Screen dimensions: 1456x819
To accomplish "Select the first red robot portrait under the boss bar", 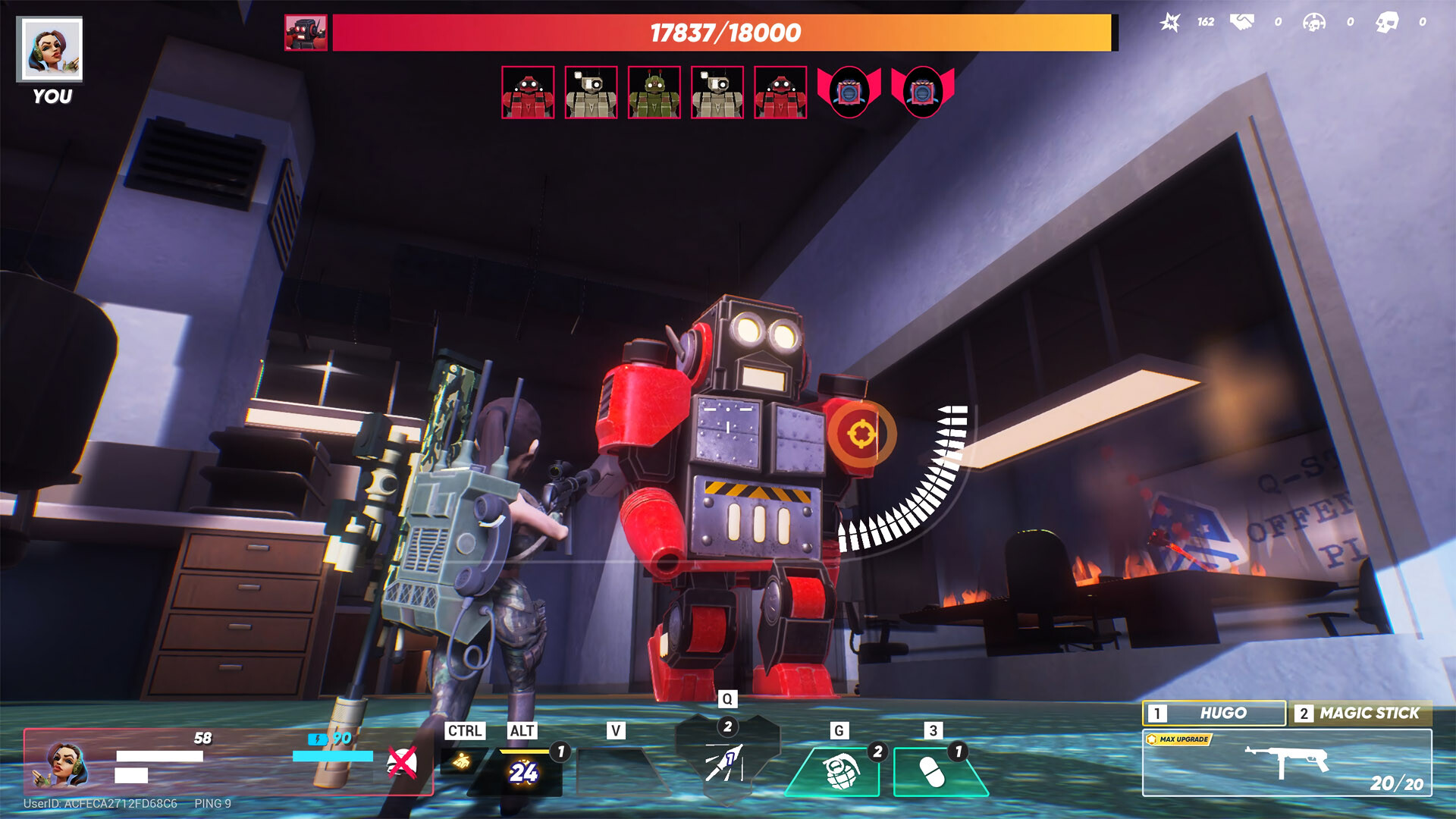I will (x=529, y=94).
